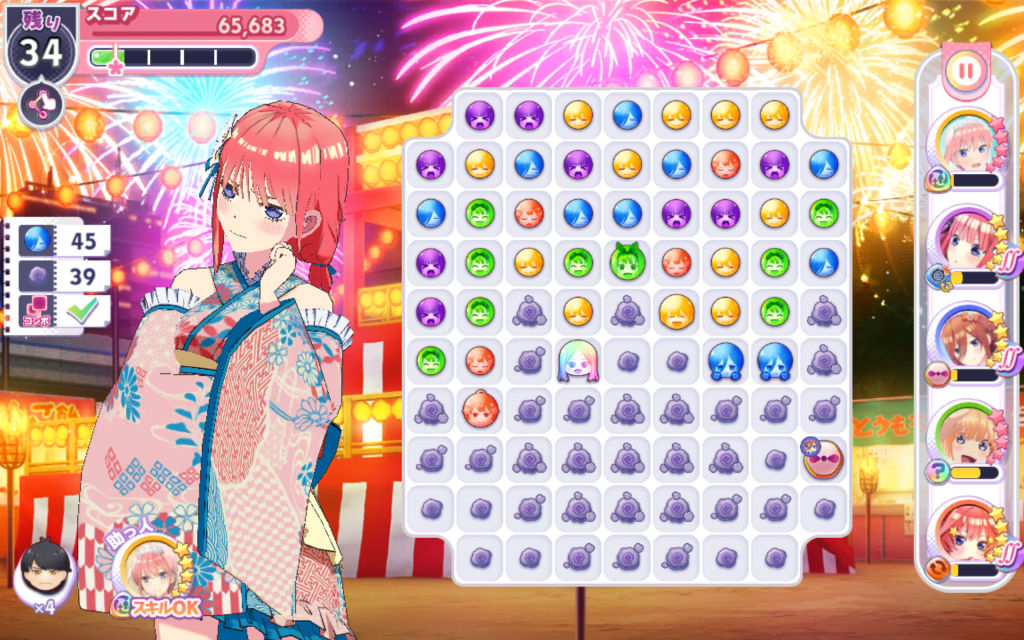Image resolution: width=1024 pixels, height=640 pixels.
Task: Activate the helper skill marked スキルOK
Action: (155, 579)
